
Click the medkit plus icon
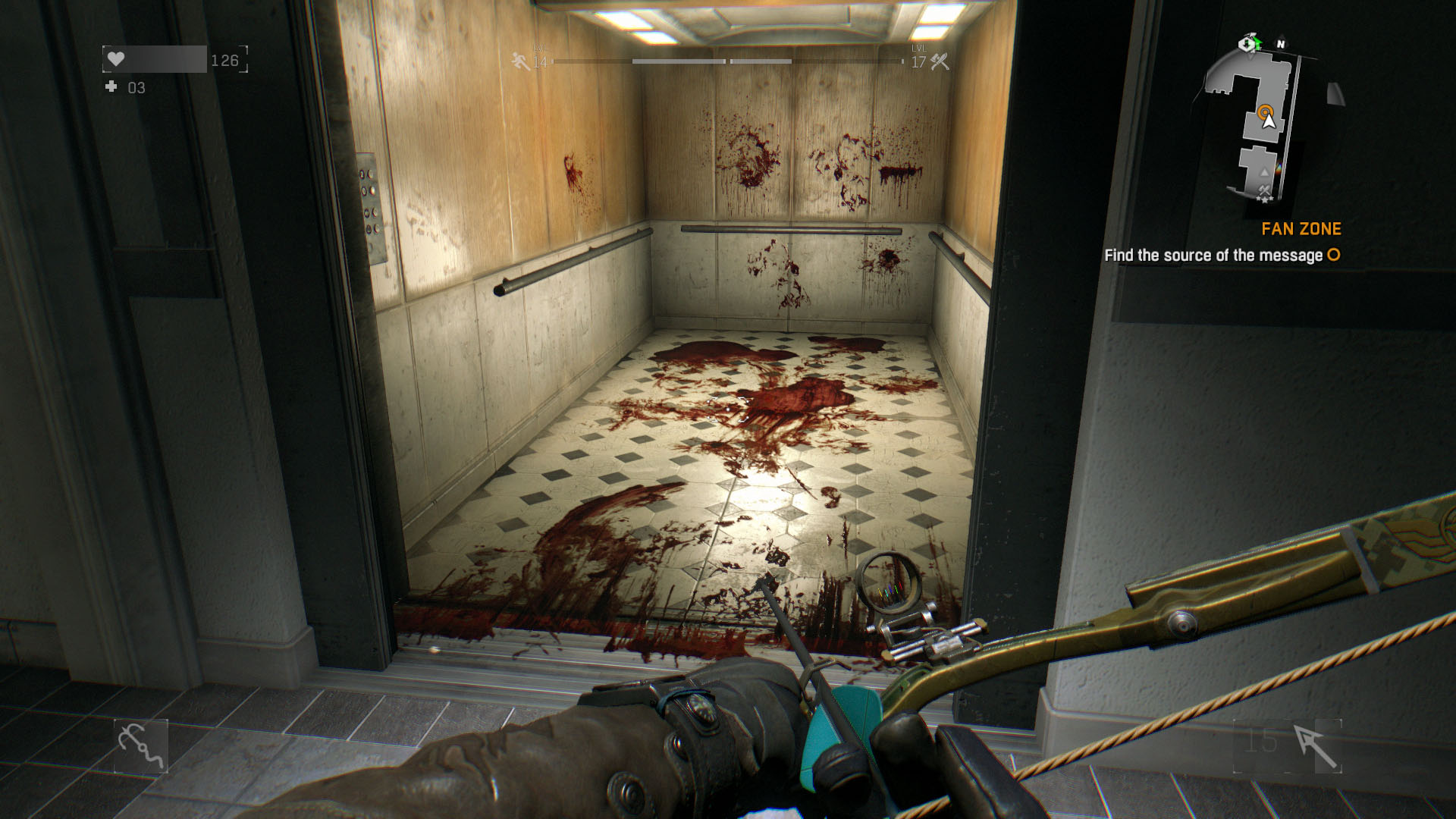tap(111, 87)
